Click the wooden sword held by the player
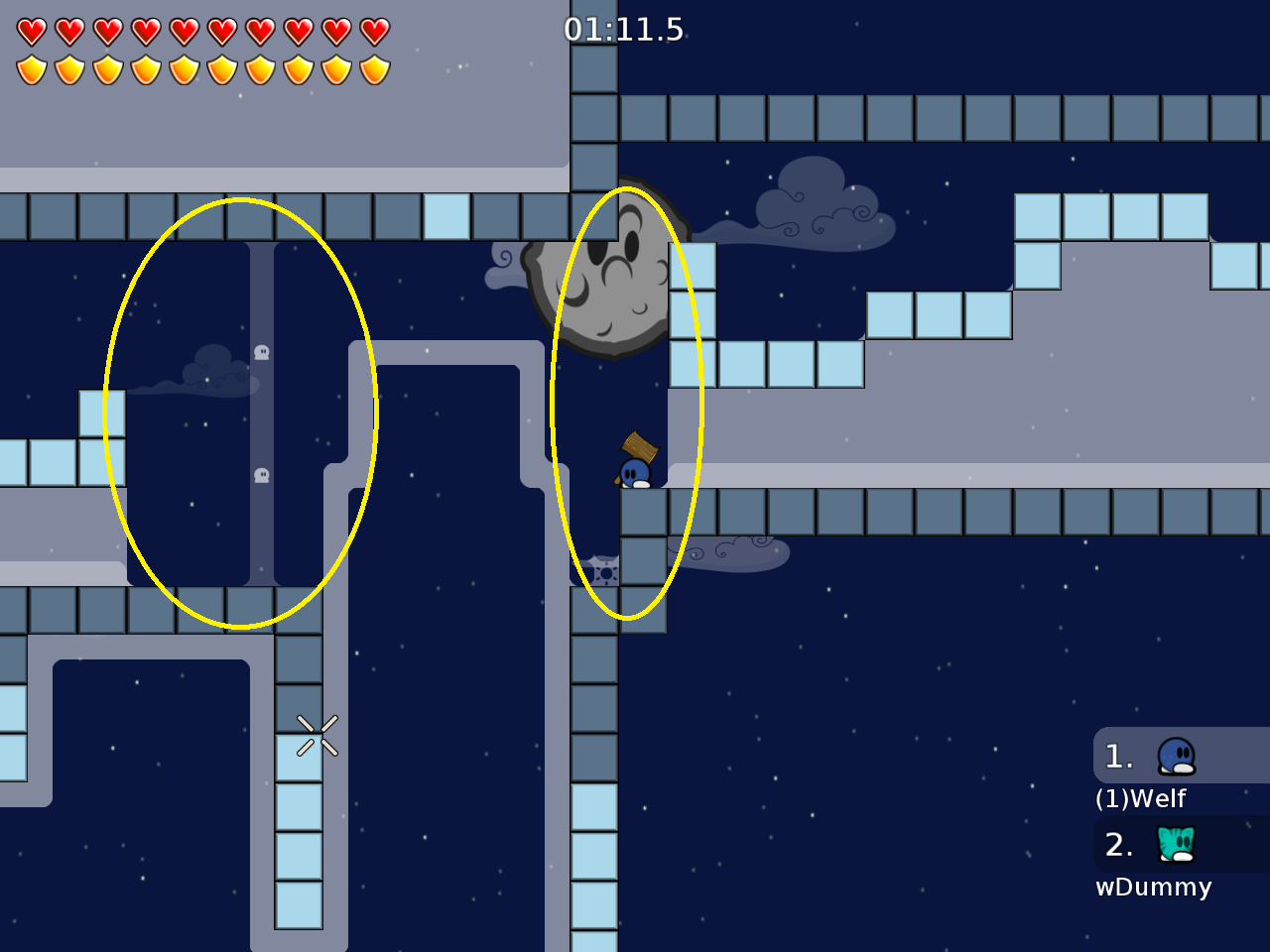Image resolution: width=1270 pixels, height=952 pixels. tap(637, 446)
